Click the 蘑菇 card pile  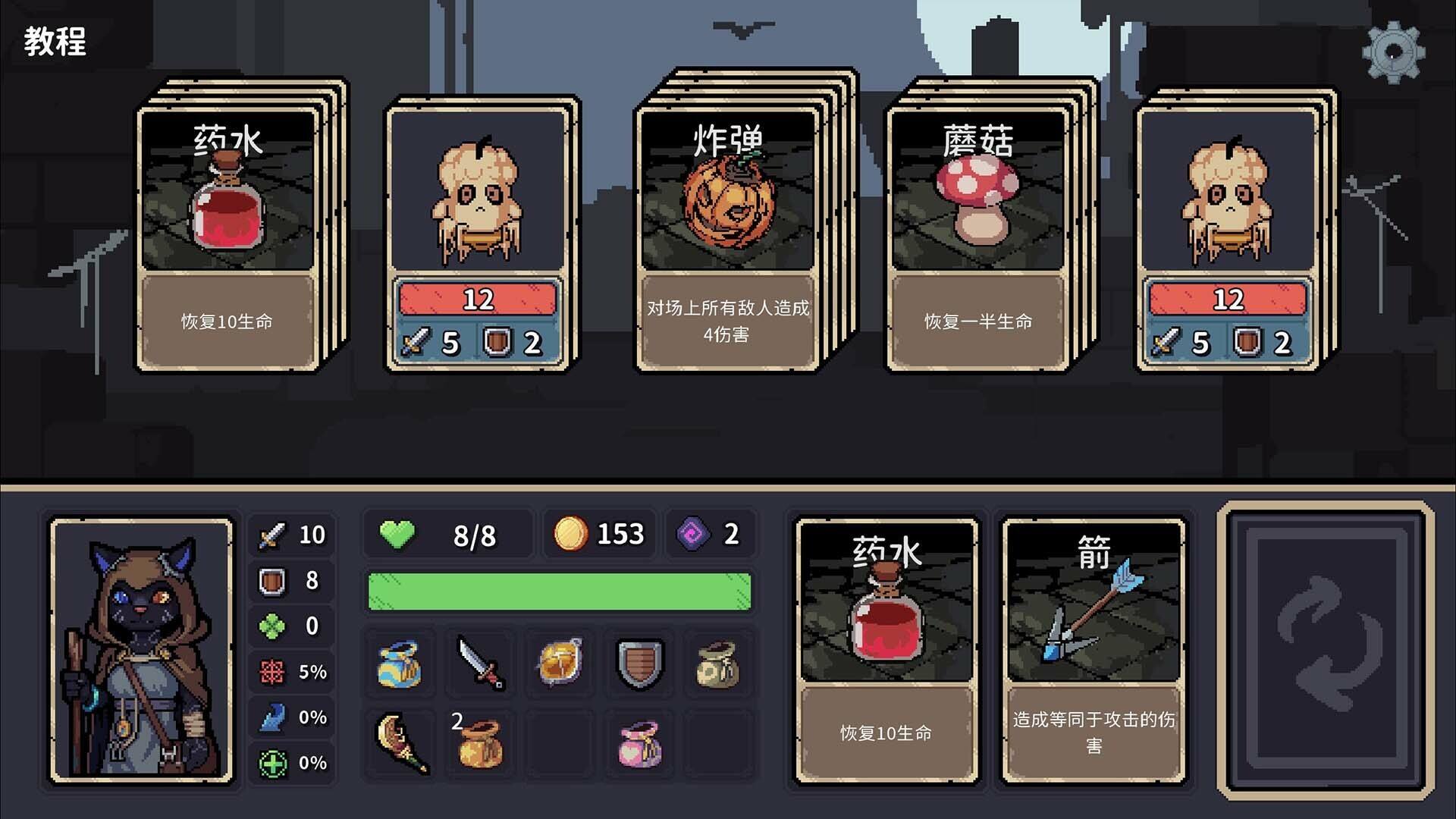point(974,227)
